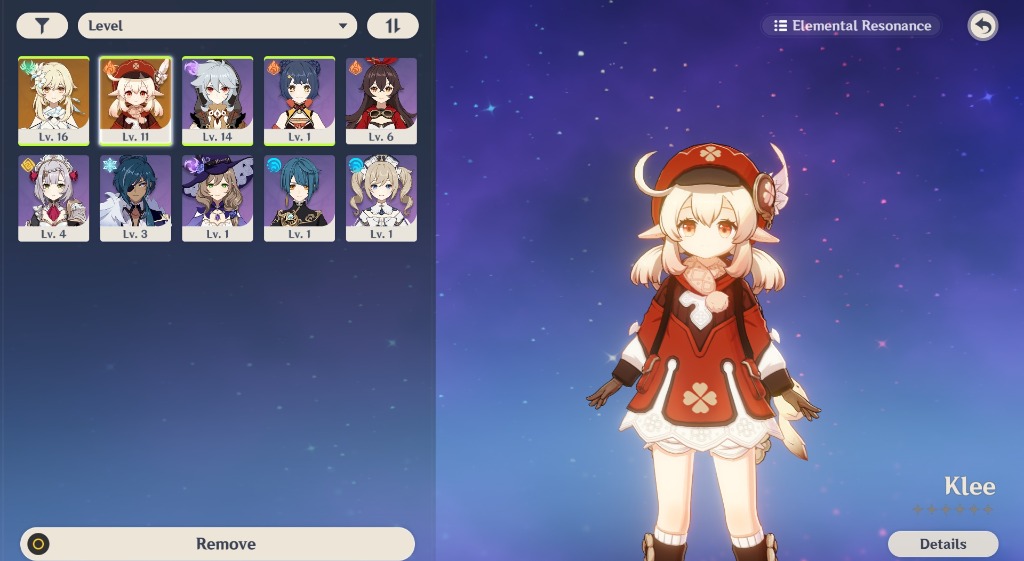
Task: Select Xingqiu's Lv. 1 portrait
Action: (299, 198)
